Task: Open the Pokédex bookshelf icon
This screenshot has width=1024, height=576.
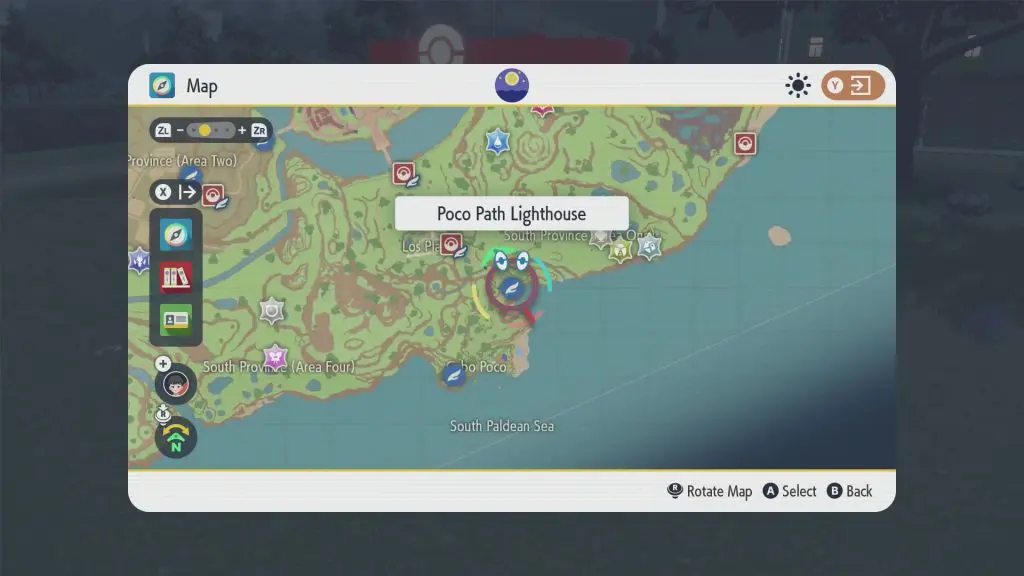Action: [x=176, y=277]
